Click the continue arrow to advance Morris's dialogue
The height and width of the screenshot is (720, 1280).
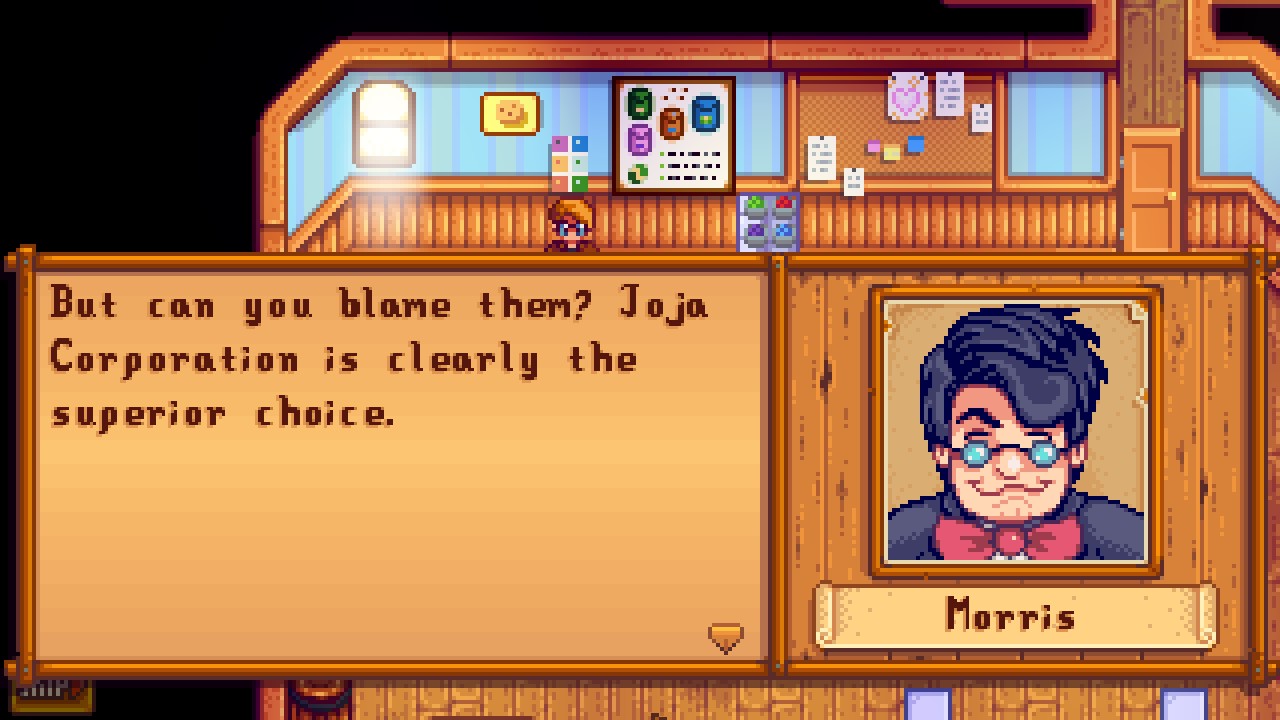726,636
